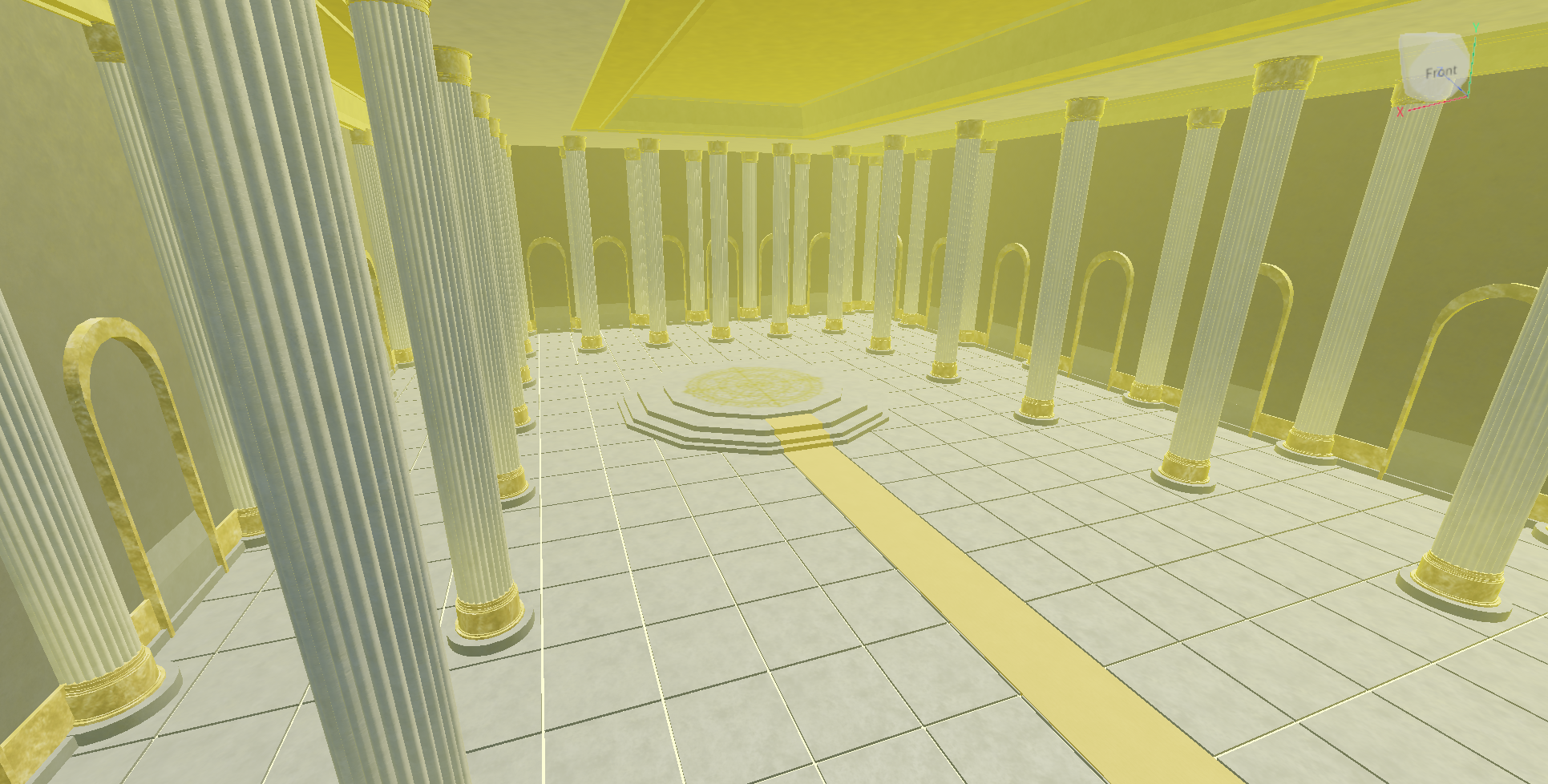Click the X axis label letter
Image resolution: width=1548 pixels, height=784 pixels.
1400,112
